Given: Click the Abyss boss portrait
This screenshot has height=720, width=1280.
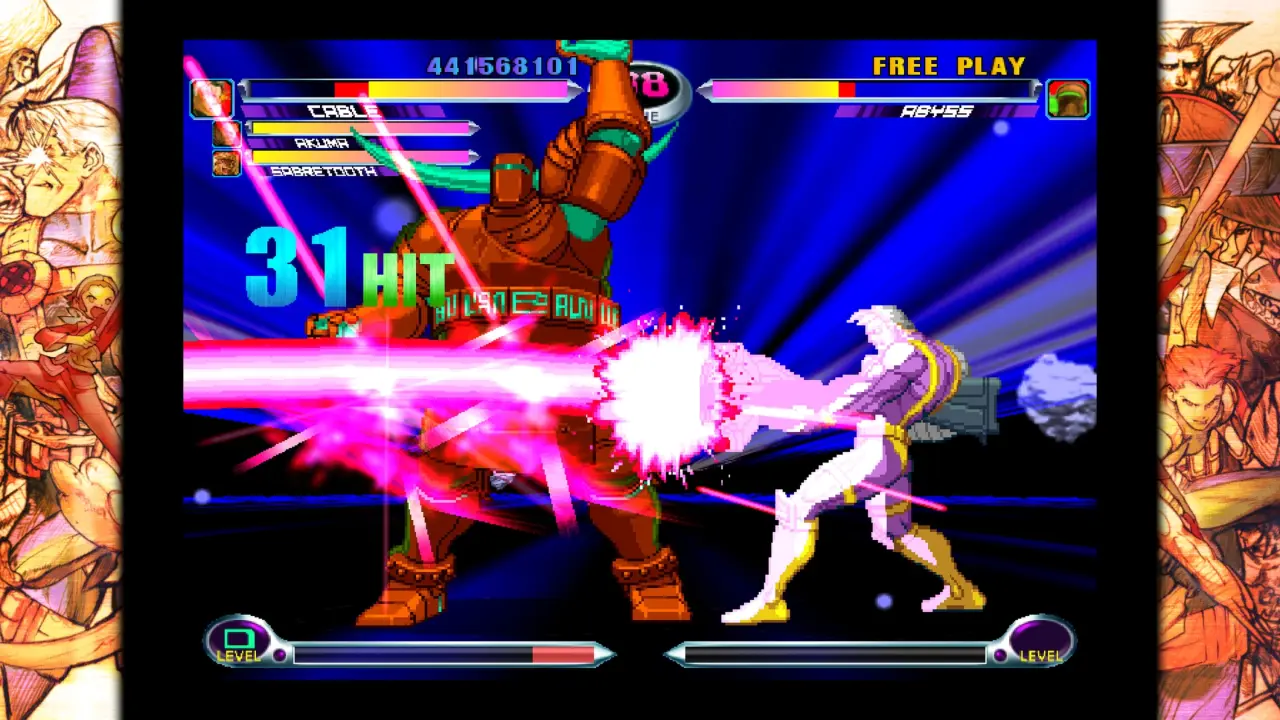Looking at the screenshot, I should point(1068,99).
